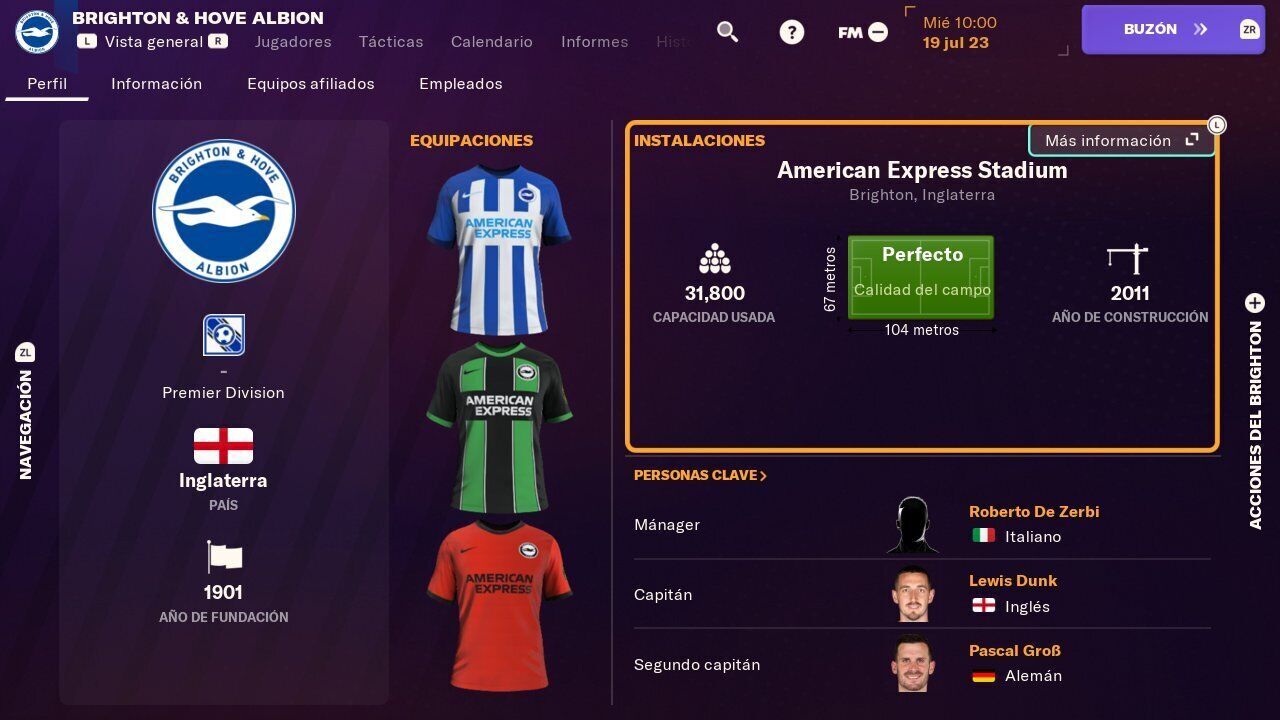Screen dimensions: 1280x720
Task: Click the Roberto De Zerbi manager link
Action: (1034, 511)
